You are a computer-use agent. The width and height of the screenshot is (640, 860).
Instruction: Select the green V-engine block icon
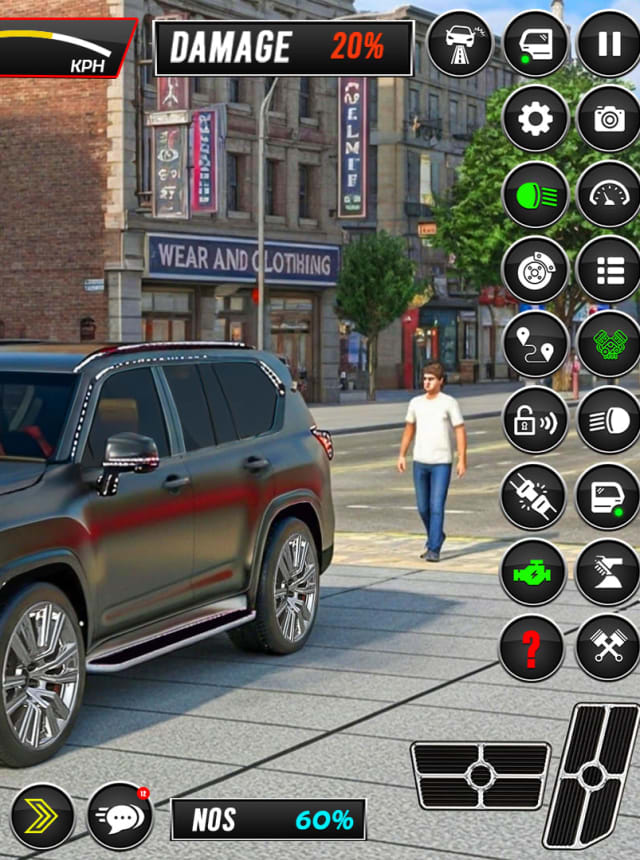(x=608, y=344)
